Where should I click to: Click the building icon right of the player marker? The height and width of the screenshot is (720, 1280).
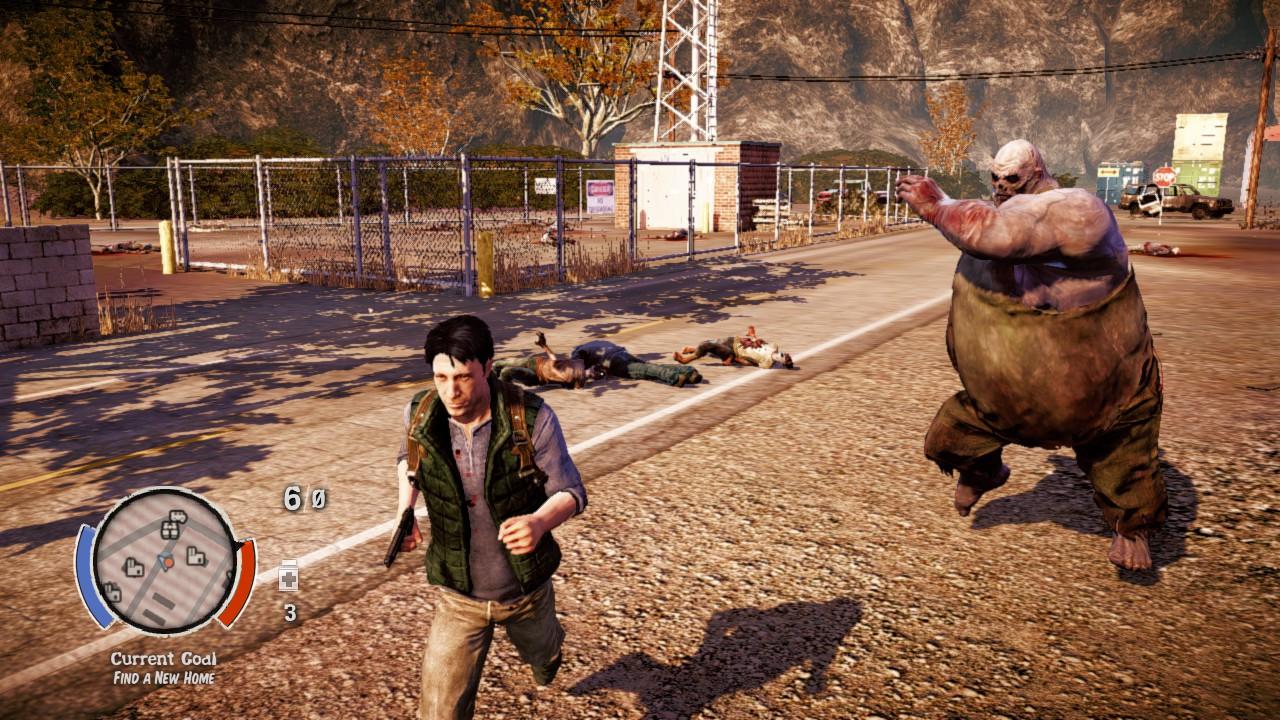[197, 557]
